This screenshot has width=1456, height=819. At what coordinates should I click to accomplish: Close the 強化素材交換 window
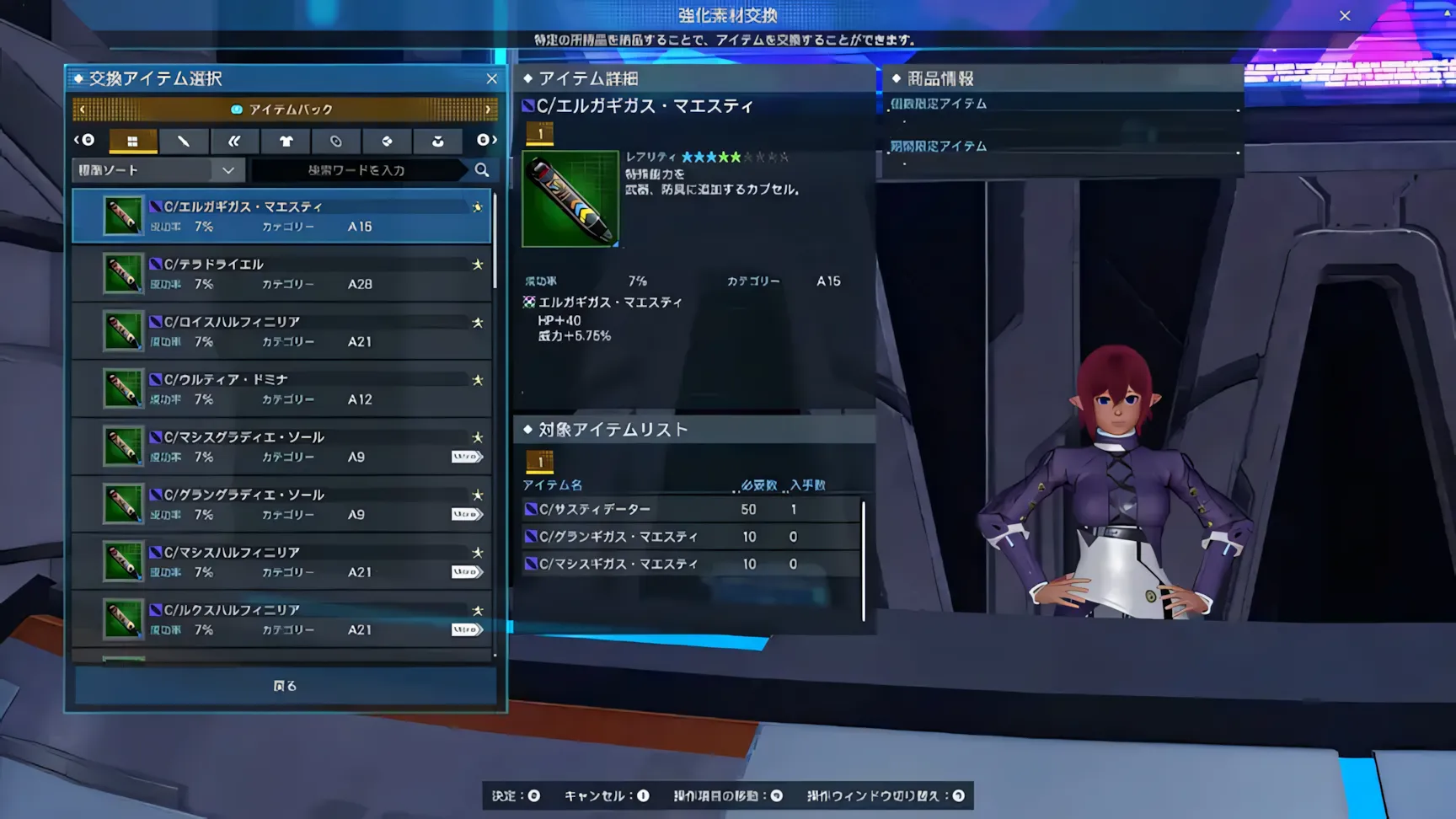coord(1345,15)
